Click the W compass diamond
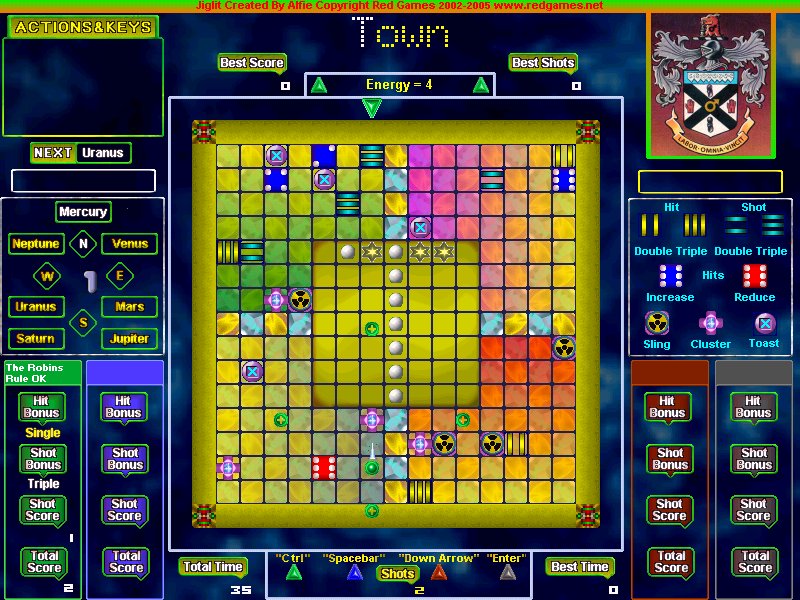The width and height of the screenshot is (800, 600). pyautogui.click(x=47, y=275)
